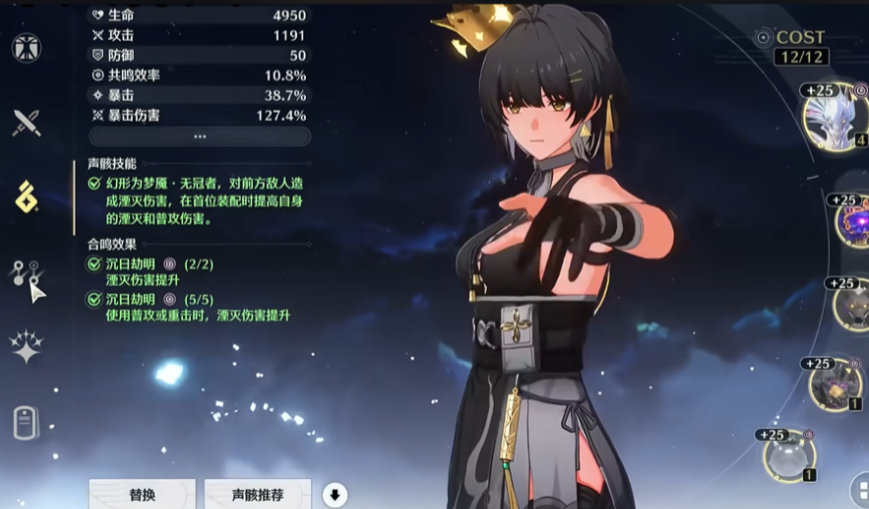
Task: Switch to the four-point star resonance chain tab
Action: click(x=26, y=347)
